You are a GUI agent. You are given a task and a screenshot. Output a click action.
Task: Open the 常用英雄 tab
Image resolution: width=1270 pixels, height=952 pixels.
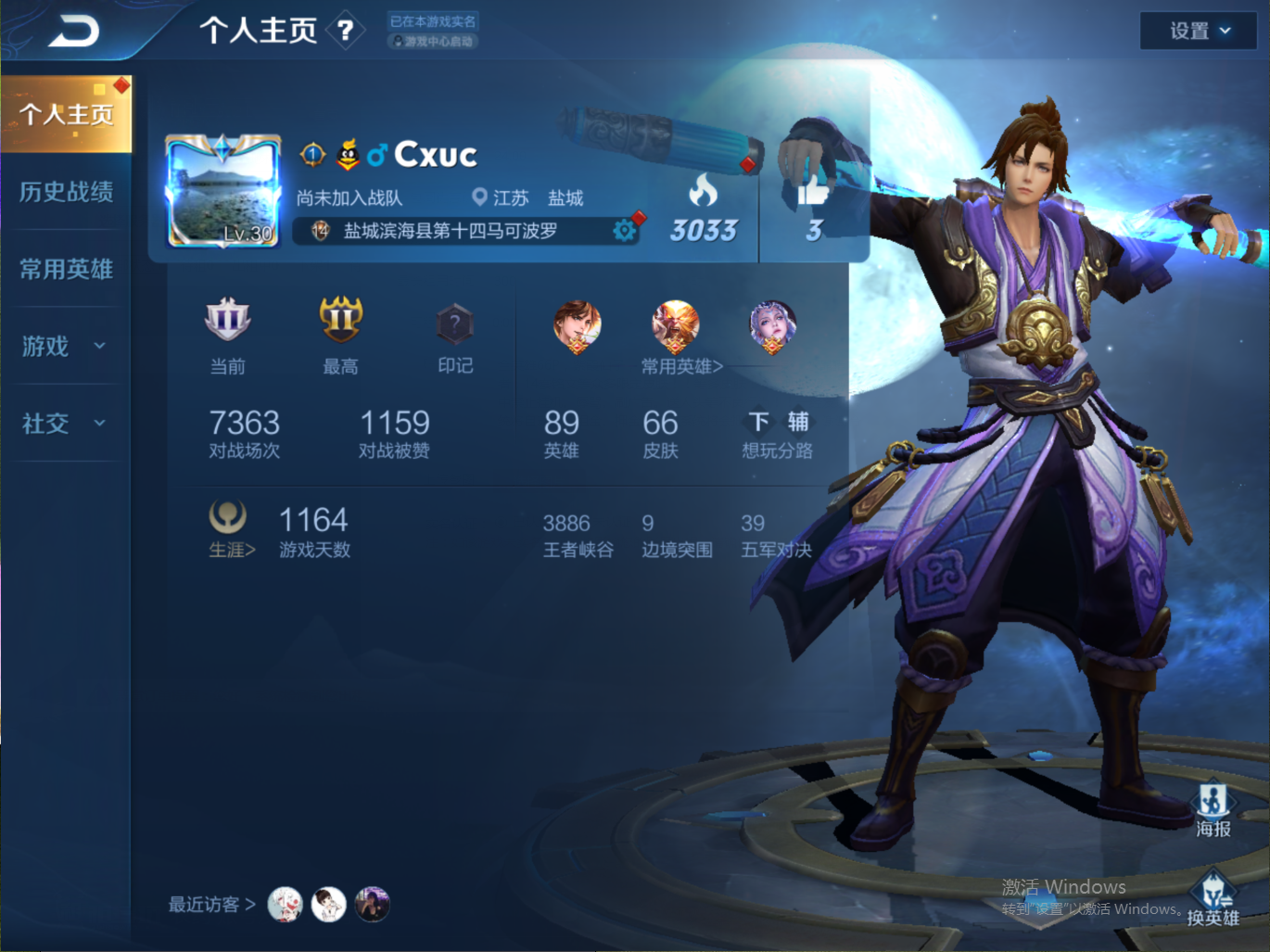point(66,269)
